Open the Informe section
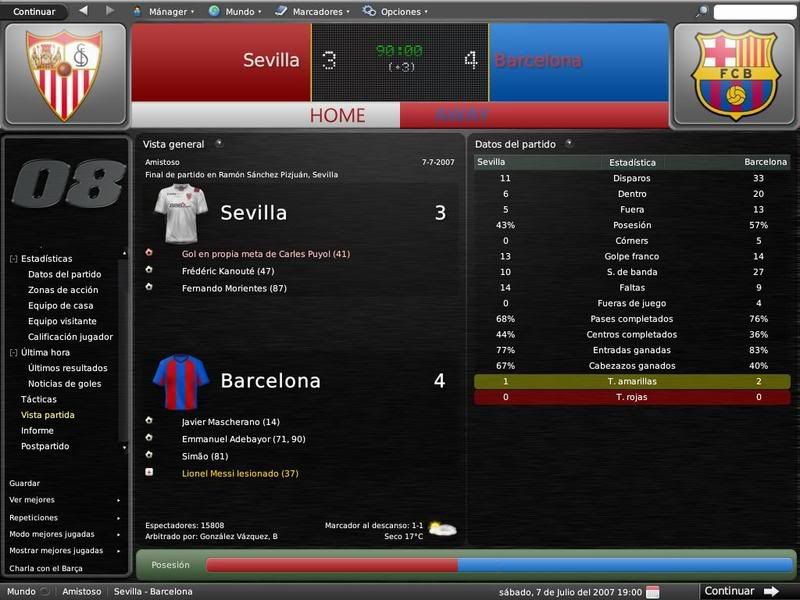Image resolution: width=800 pixels, height=600 pixels. [x=37, y=430]
